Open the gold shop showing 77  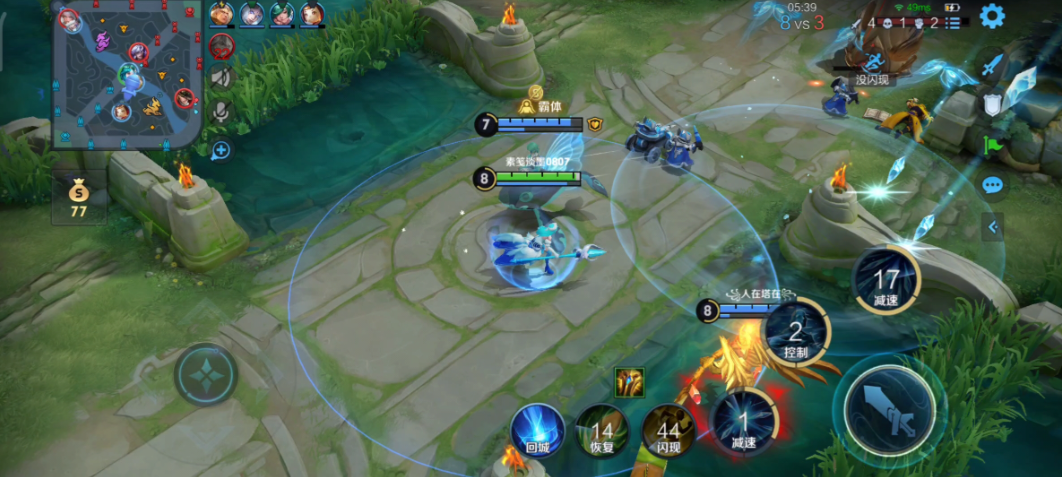[79, 197]
